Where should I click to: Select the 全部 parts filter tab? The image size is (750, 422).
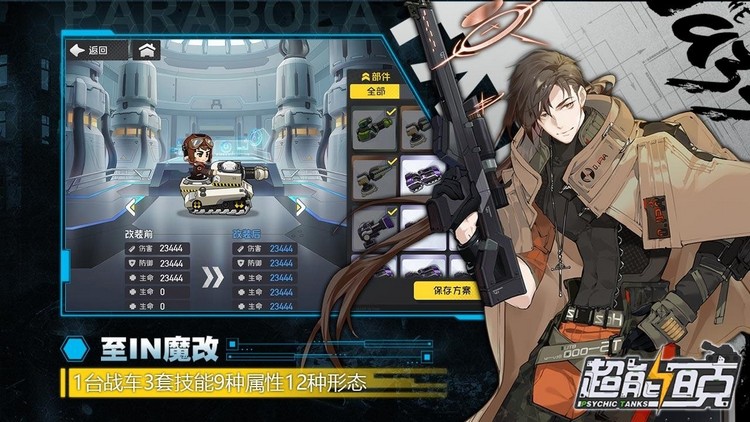click(x=374, y=92)
